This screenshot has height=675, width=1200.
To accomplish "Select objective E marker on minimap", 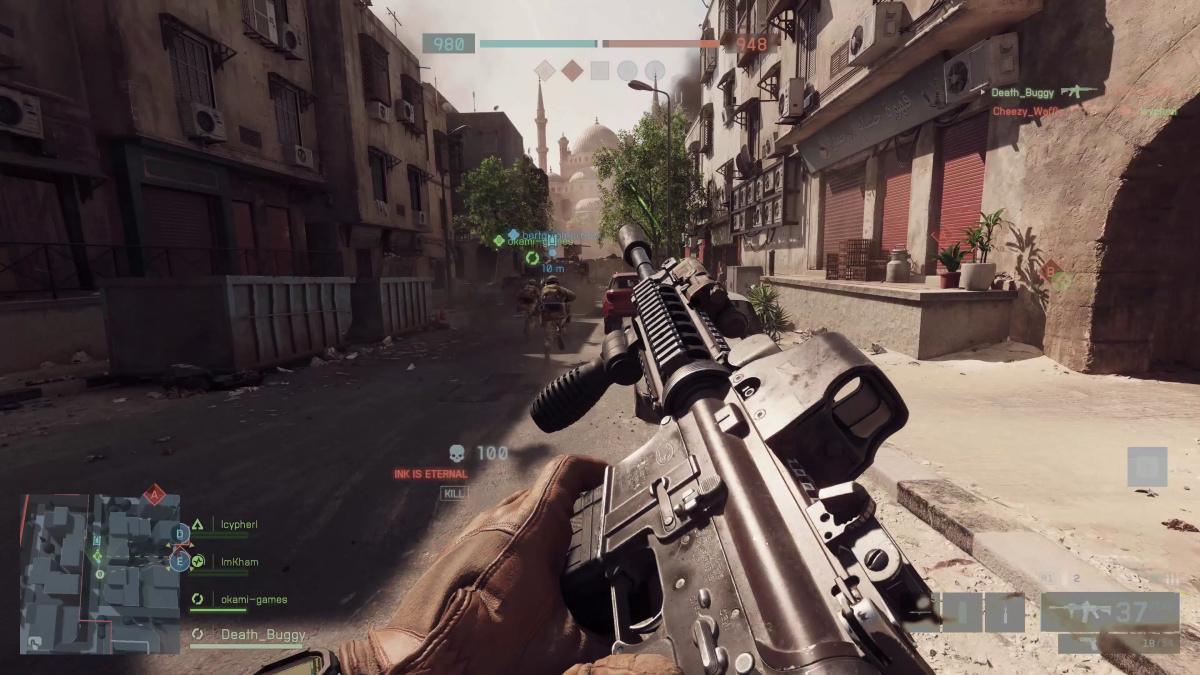I will tap(180, 562).
